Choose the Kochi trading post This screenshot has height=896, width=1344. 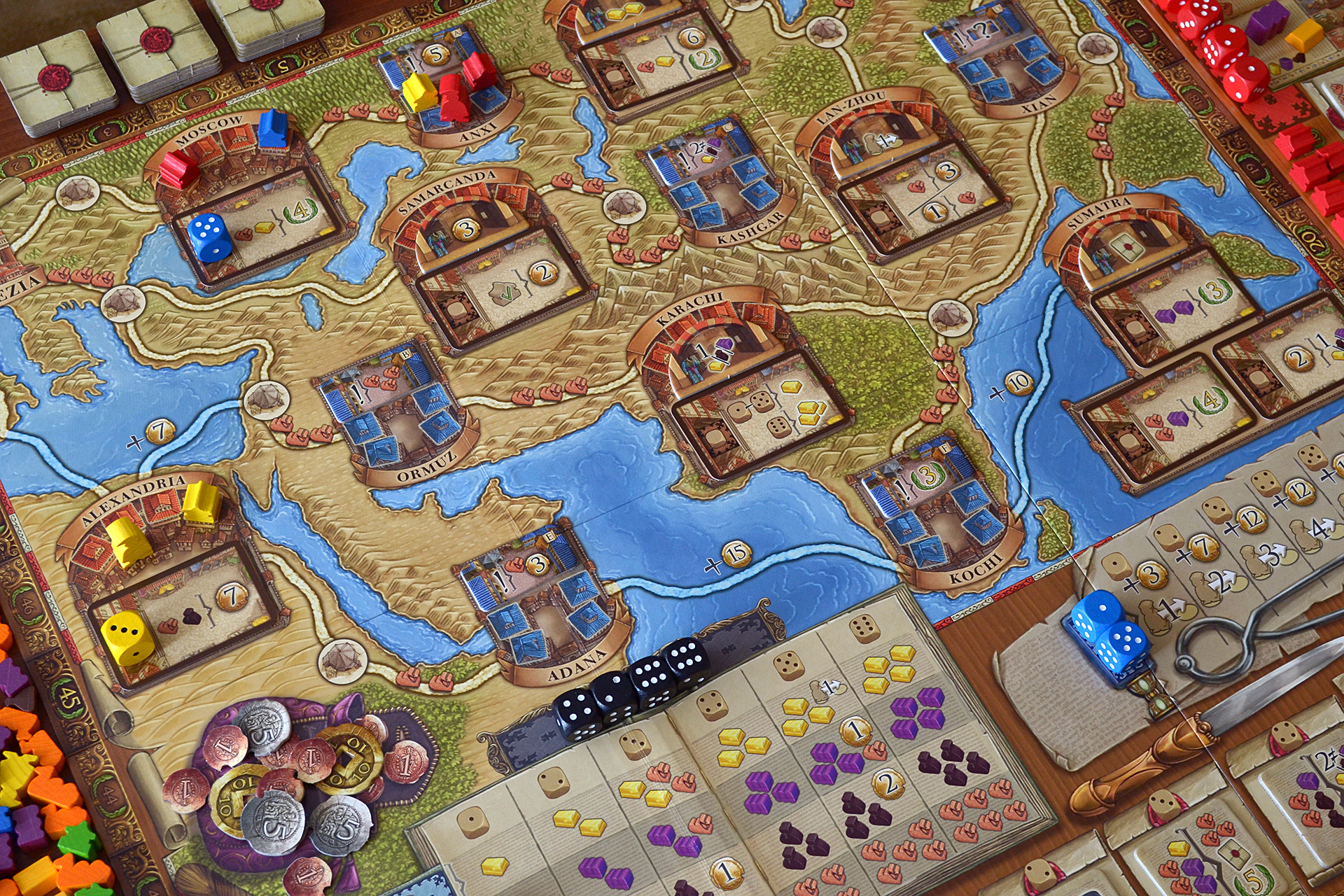coord(938,511)
